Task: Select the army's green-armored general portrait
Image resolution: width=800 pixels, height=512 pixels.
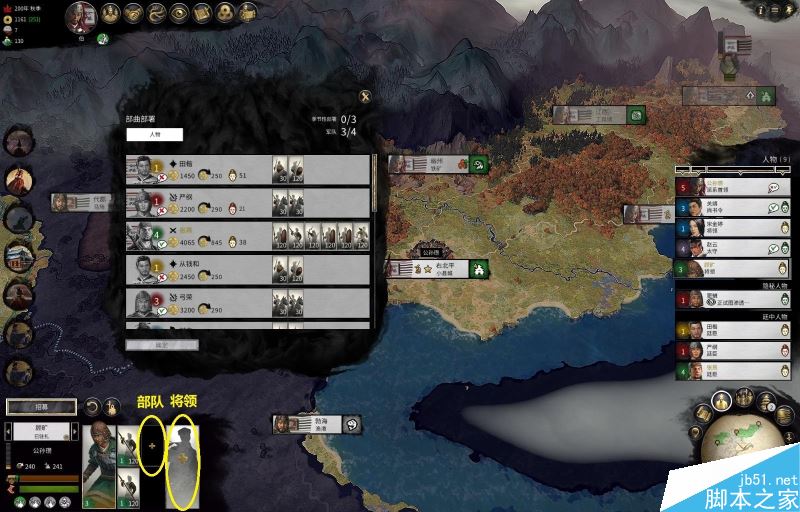Action: point(99,466)
